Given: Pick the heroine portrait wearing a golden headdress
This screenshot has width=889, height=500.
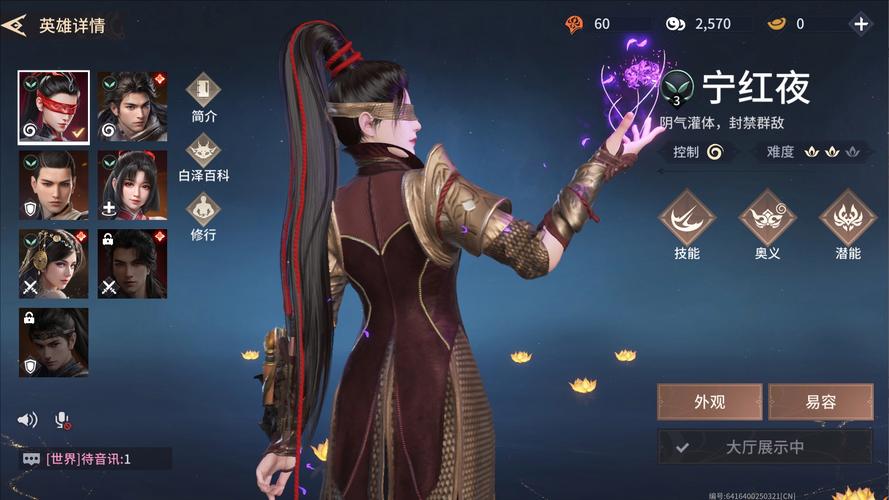Looking at the screenshot, I should coord(53,264).
